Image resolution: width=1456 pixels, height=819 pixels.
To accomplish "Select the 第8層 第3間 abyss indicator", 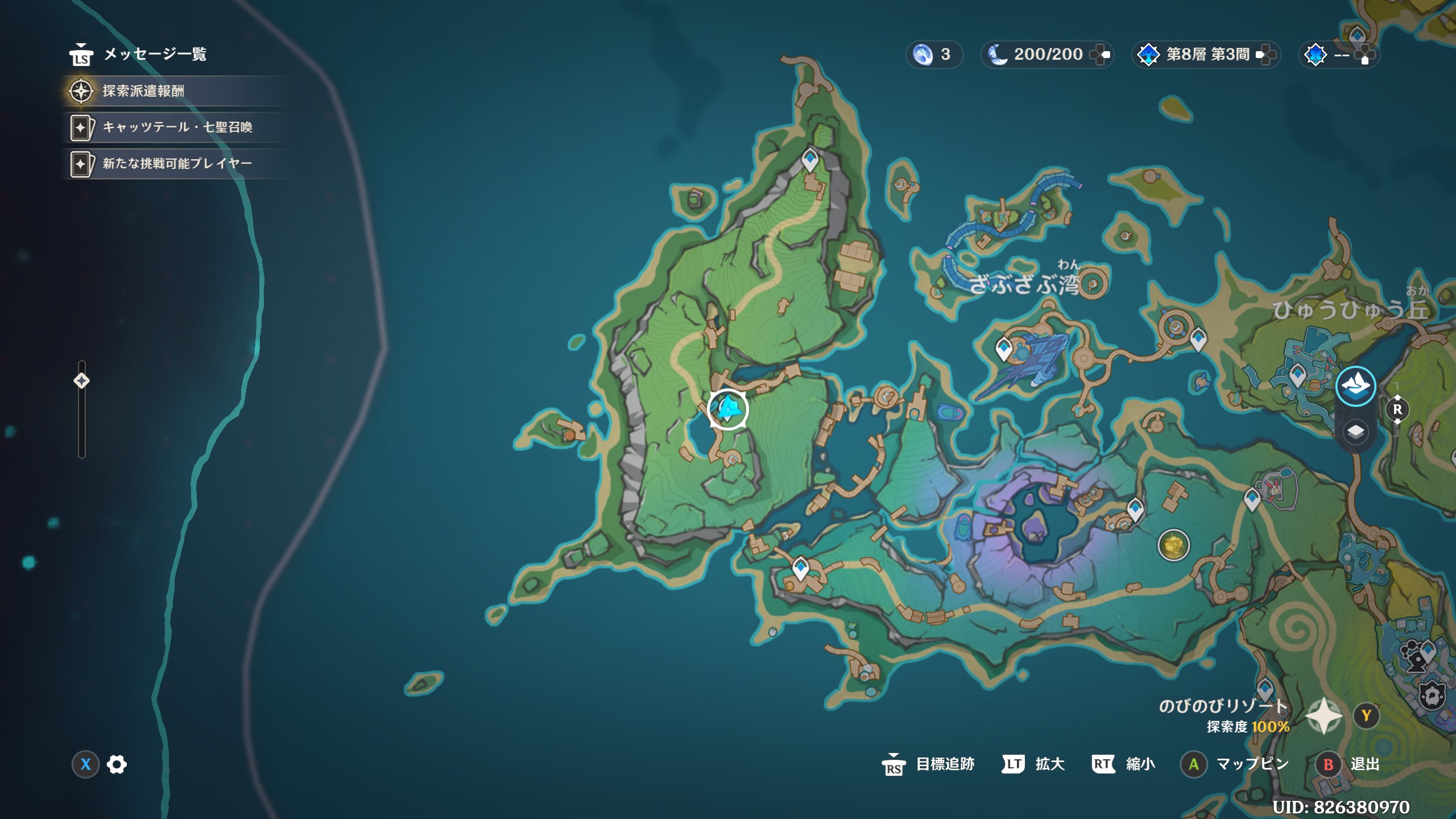I will pyautogui.click(x=1207, y=55).
